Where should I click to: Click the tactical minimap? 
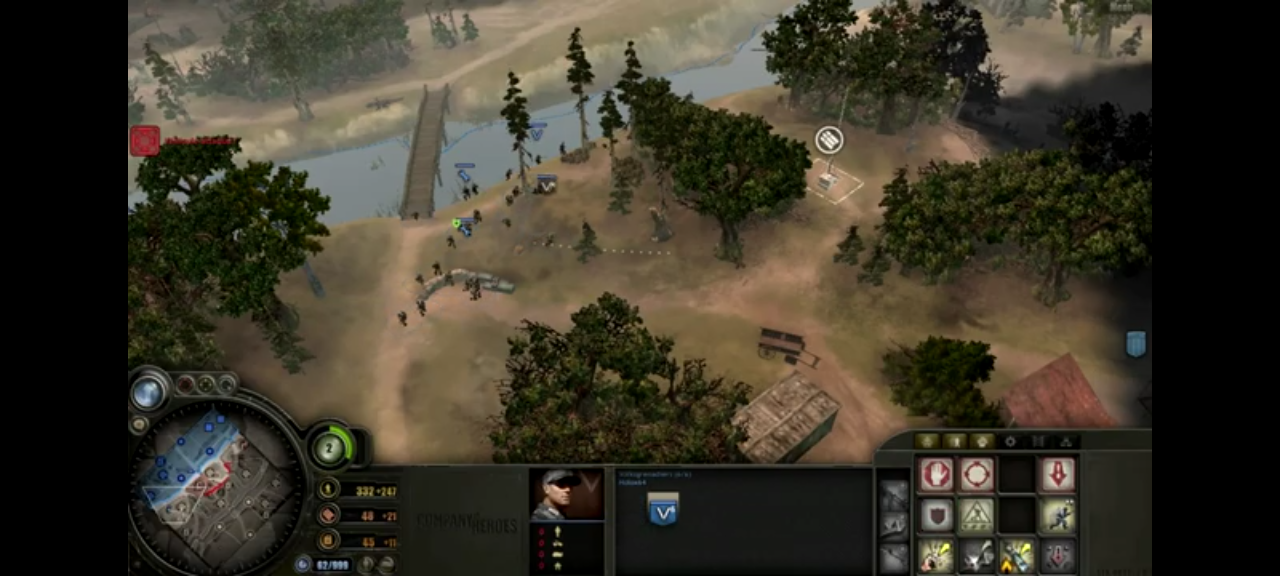(216, 482)
